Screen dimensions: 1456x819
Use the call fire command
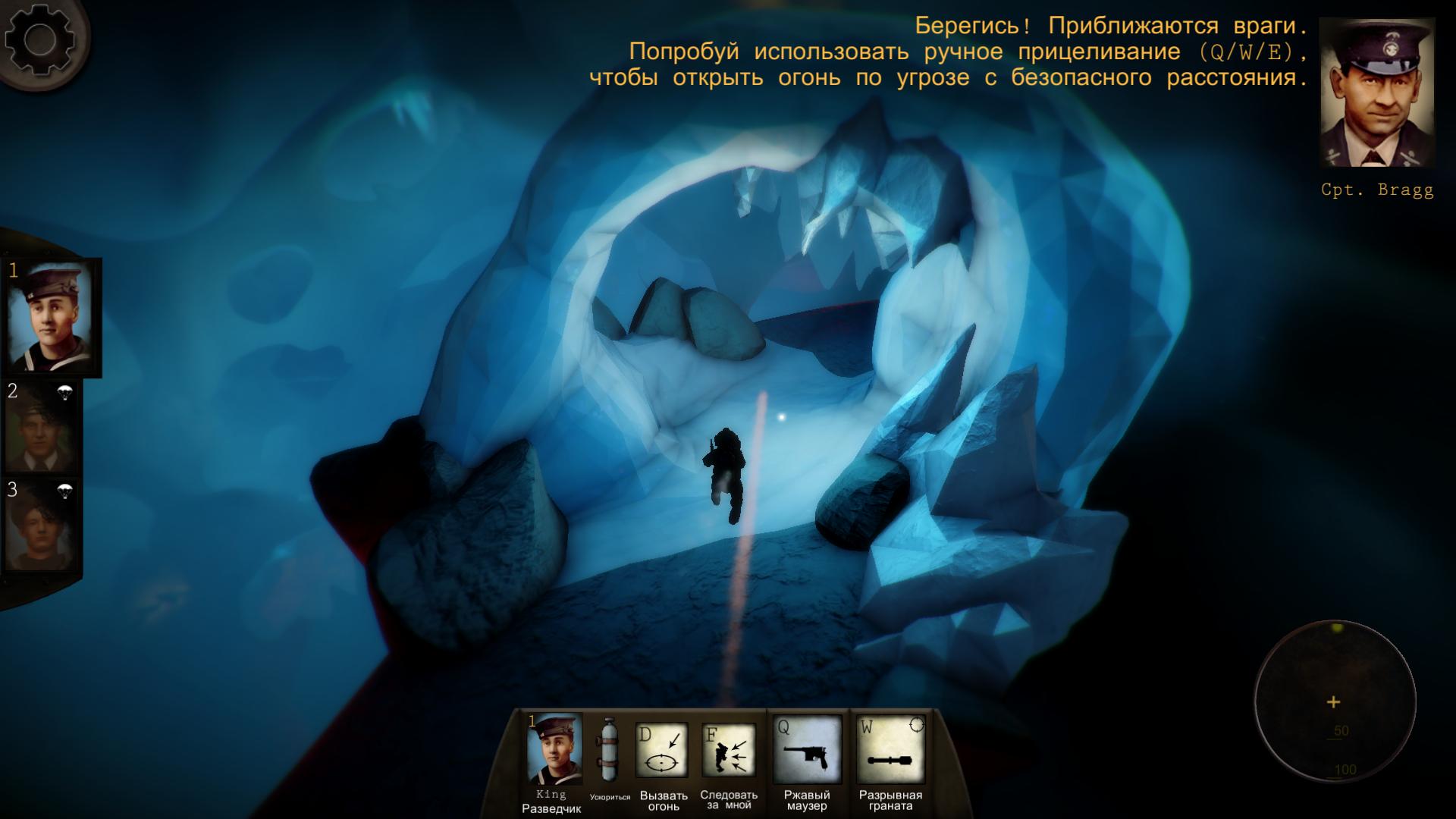[x=662, y=750]
